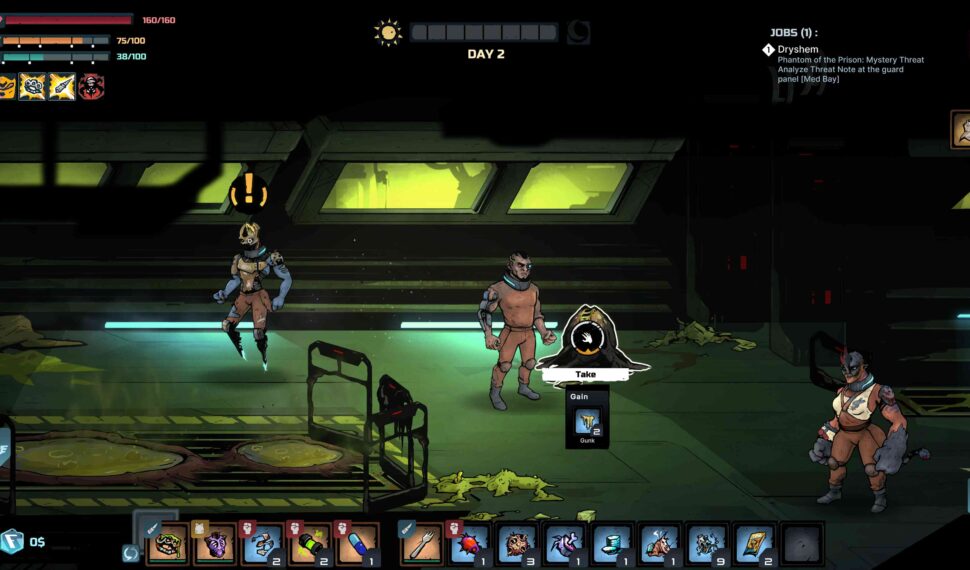970x570 pixels.
Task: Click the blue cube currency icon
Action: [x=11, y=541]
